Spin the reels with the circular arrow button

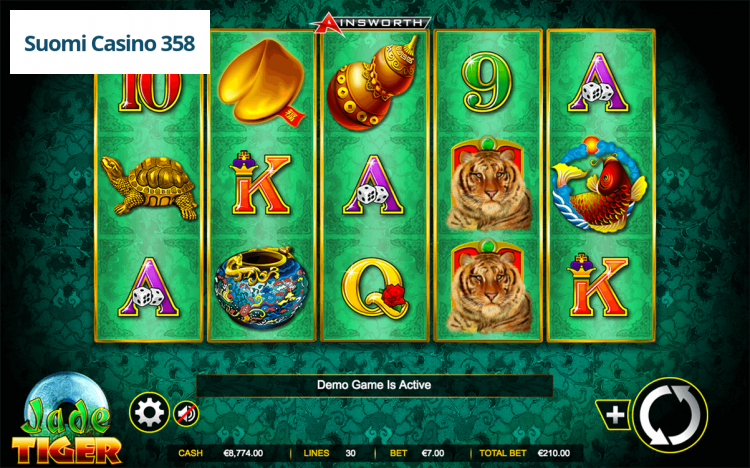click(669, 414)
